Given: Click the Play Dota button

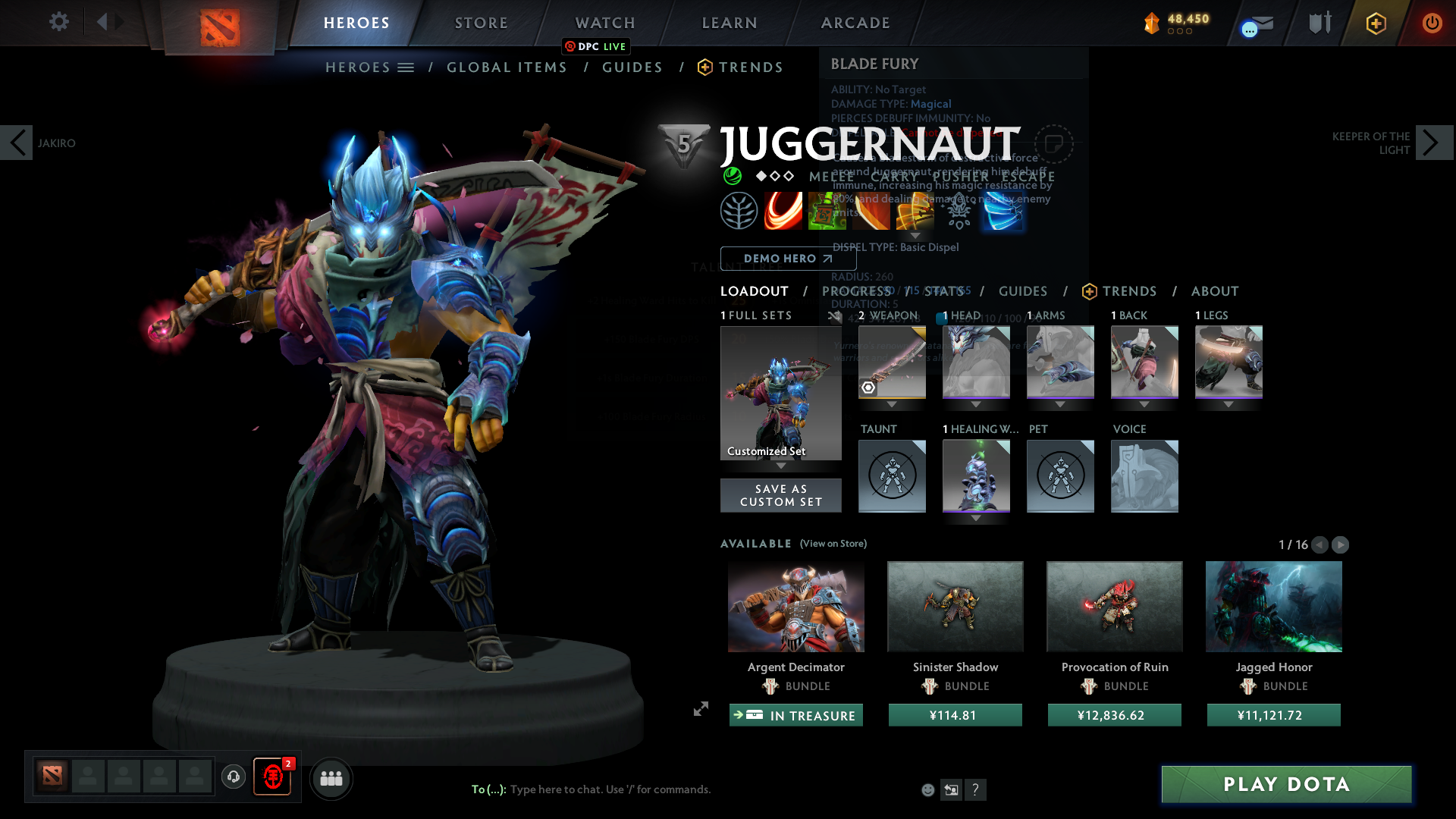Looking at the screenshot, I should [x=1286, y=784].
